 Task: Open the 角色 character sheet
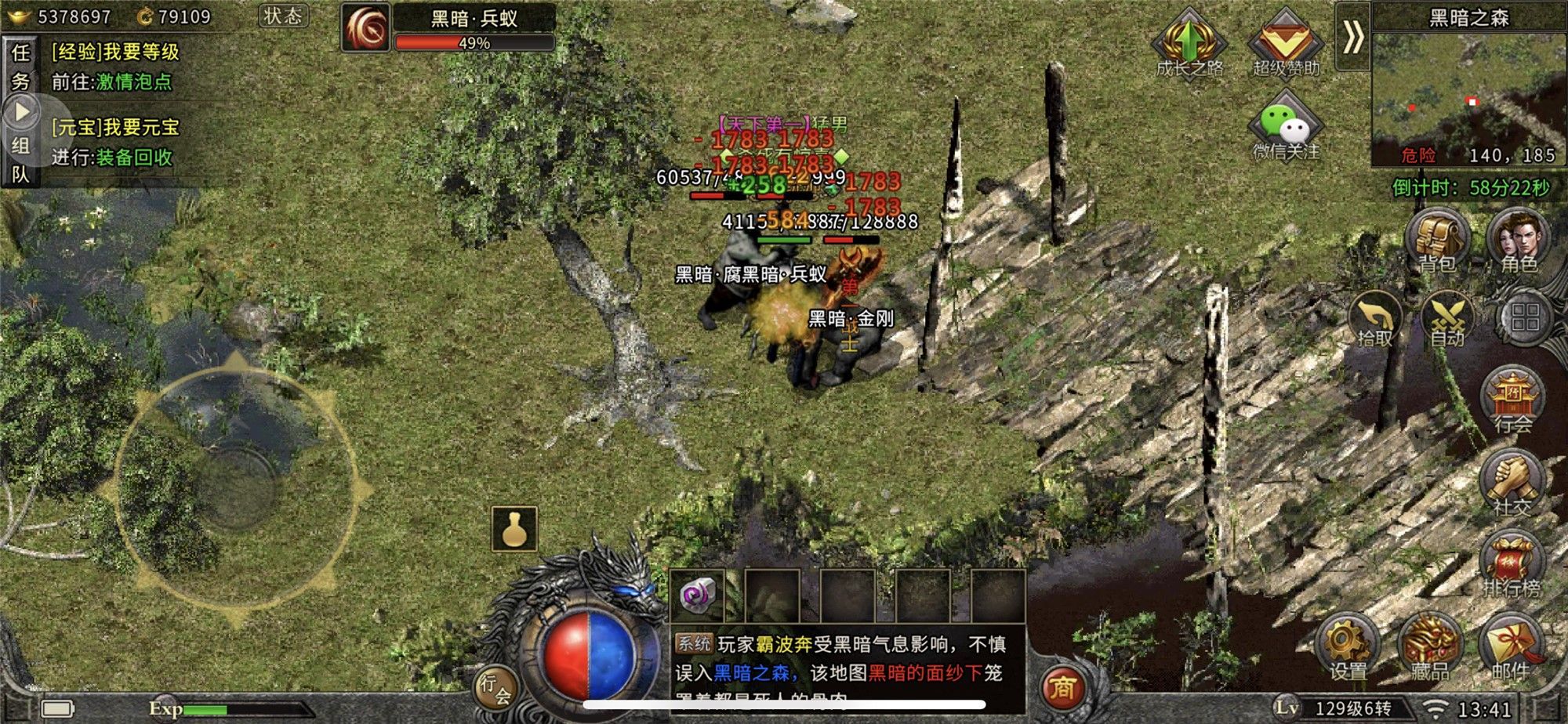click(x=1519, y=240)
